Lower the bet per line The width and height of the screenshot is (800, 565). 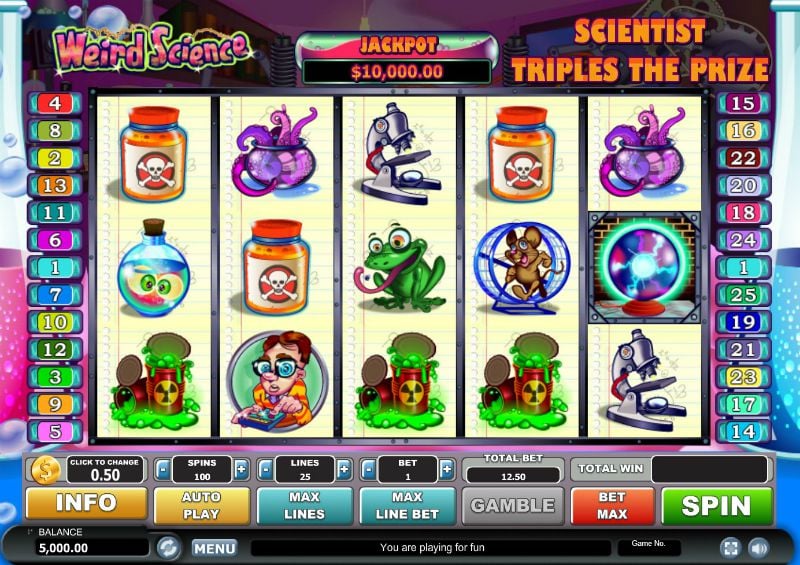(369, 469)
